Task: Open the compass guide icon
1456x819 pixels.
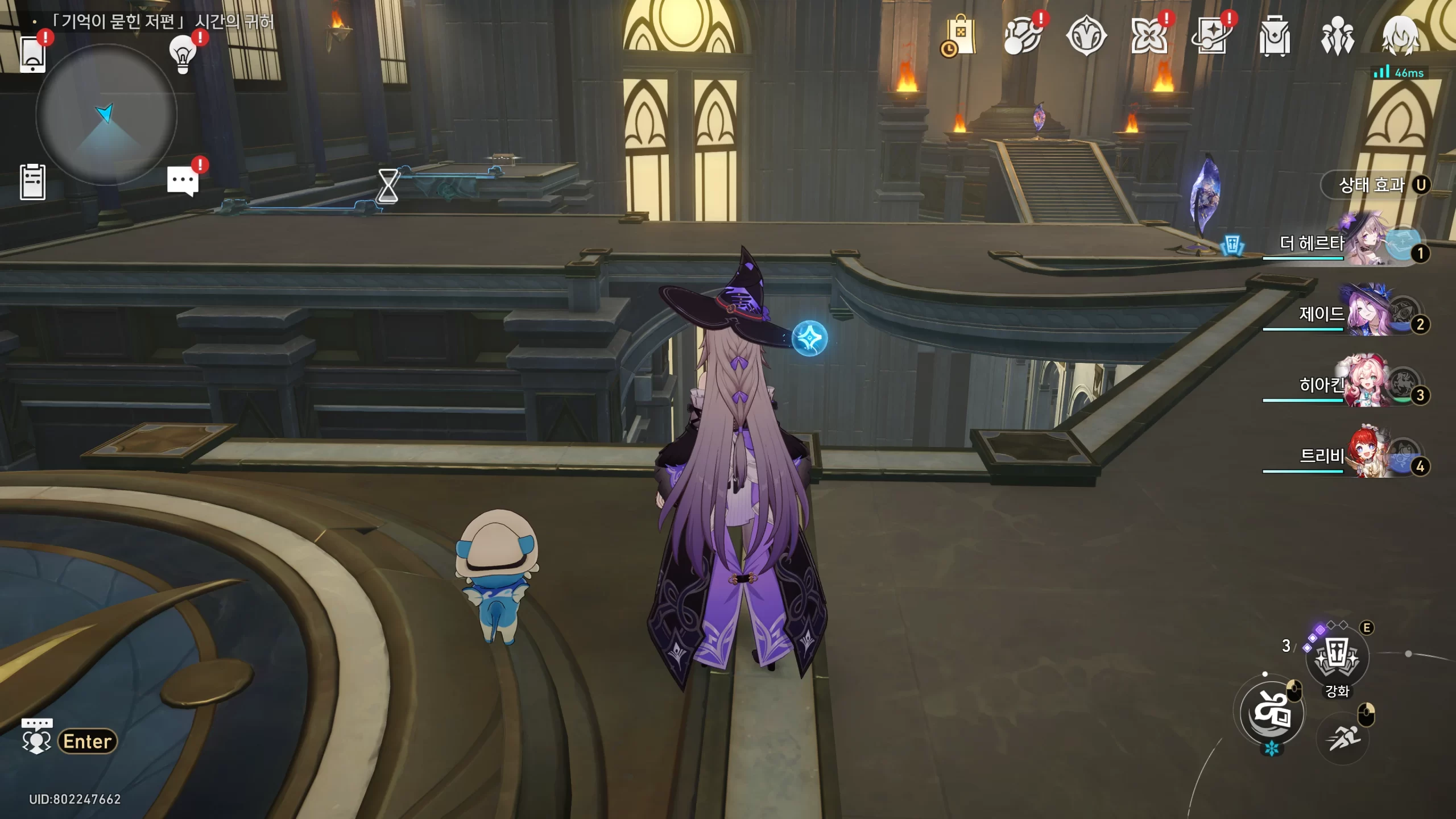Action: click(x=1086, y=36)
